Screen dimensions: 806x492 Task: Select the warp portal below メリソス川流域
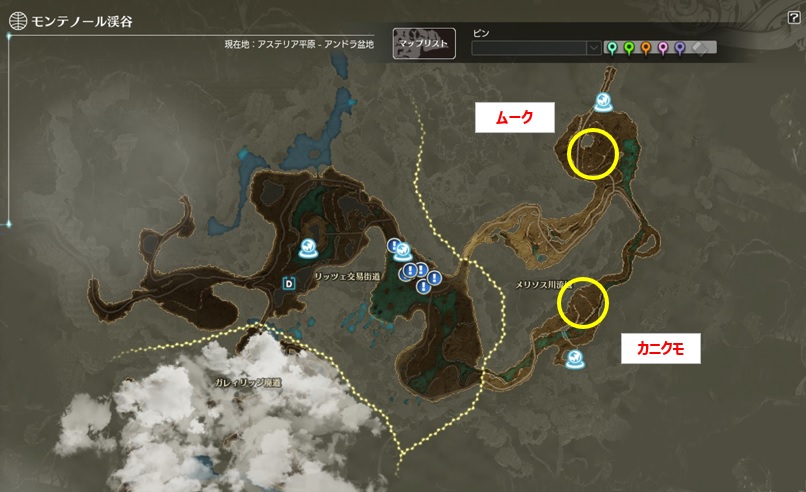[575, 358]
